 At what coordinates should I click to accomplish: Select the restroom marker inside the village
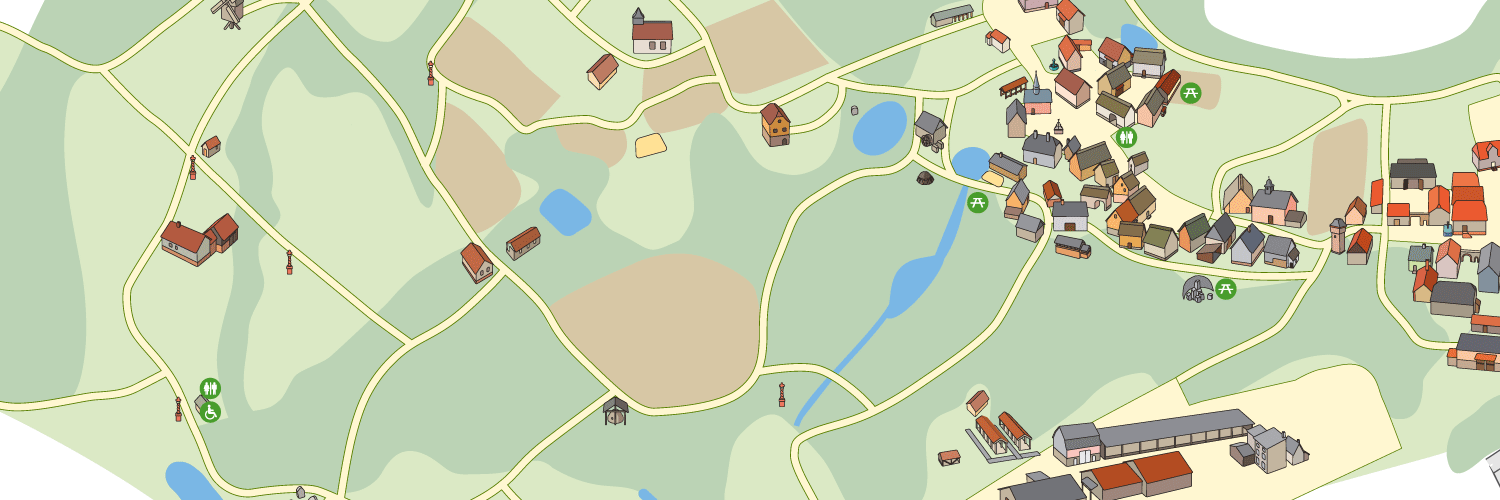(x=1127, y=137)
